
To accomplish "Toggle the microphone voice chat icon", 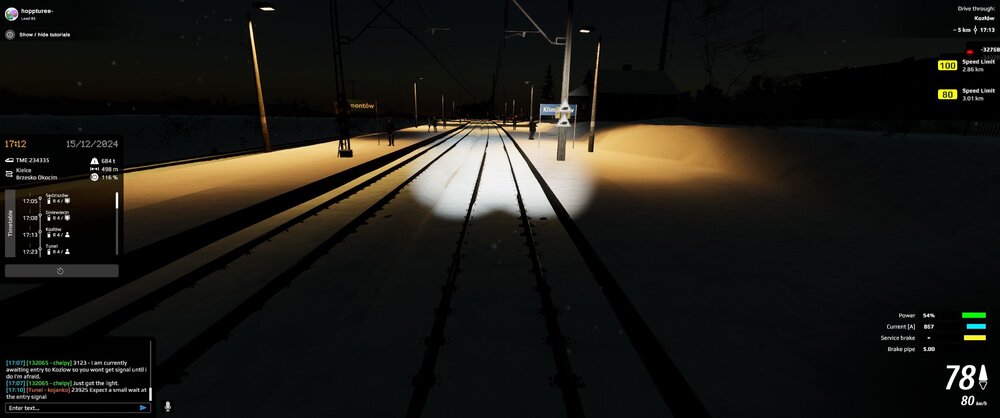I will coord(167,406).
